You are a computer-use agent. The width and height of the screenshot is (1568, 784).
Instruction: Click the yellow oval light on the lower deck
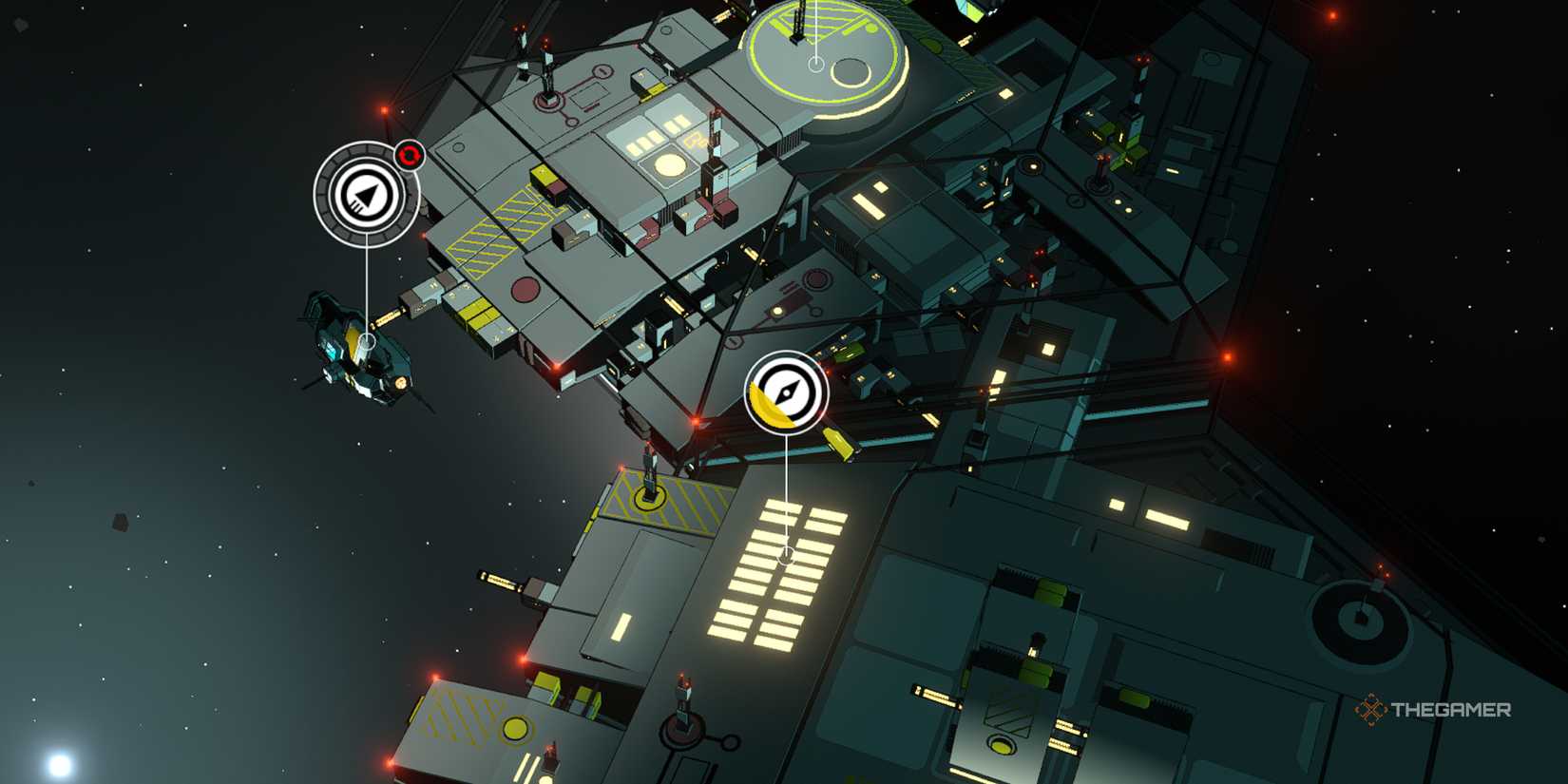(518, 727)
